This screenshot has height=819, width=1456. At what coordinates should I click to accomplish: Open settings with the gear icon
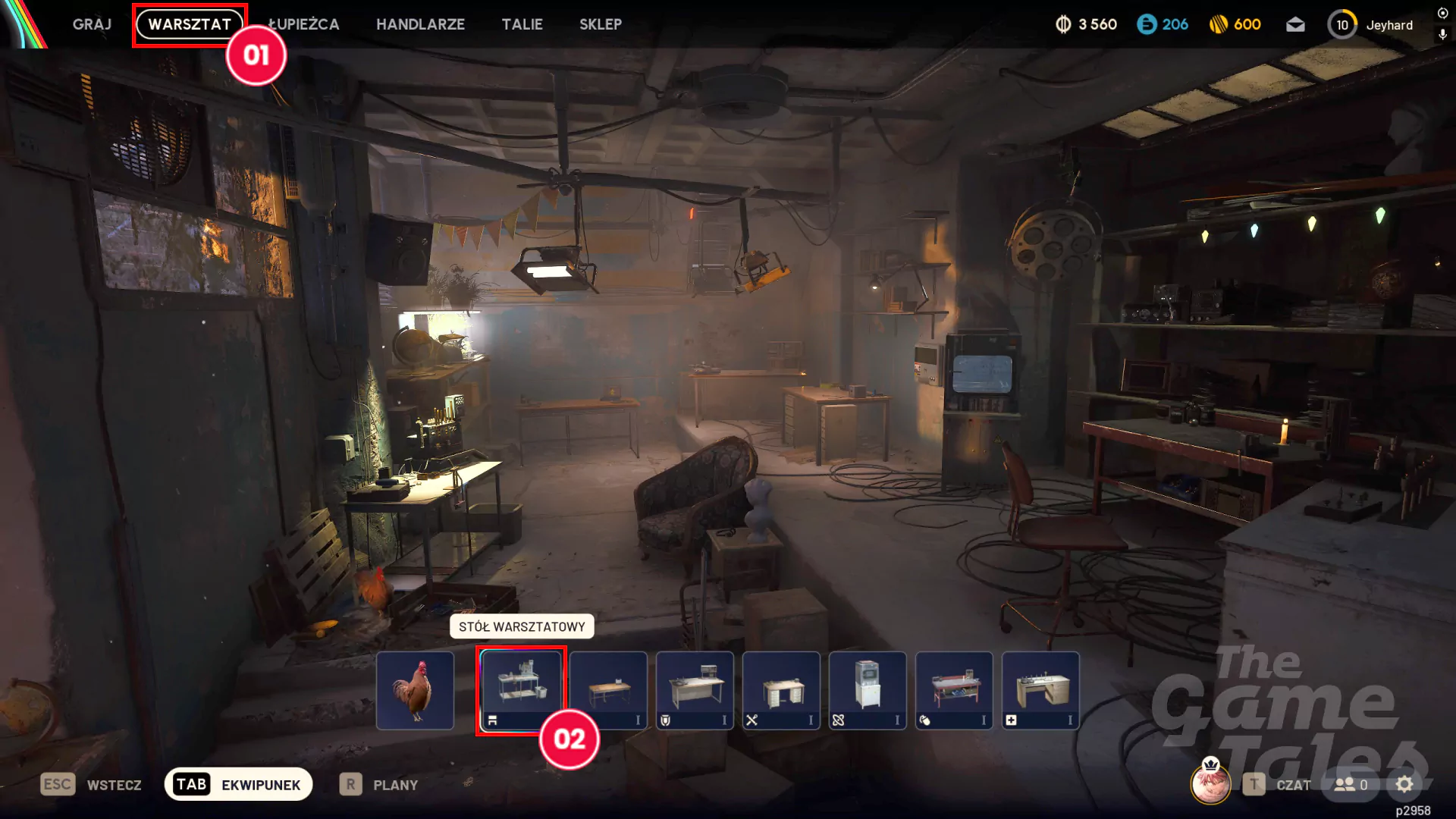(x=1404, y=784)
